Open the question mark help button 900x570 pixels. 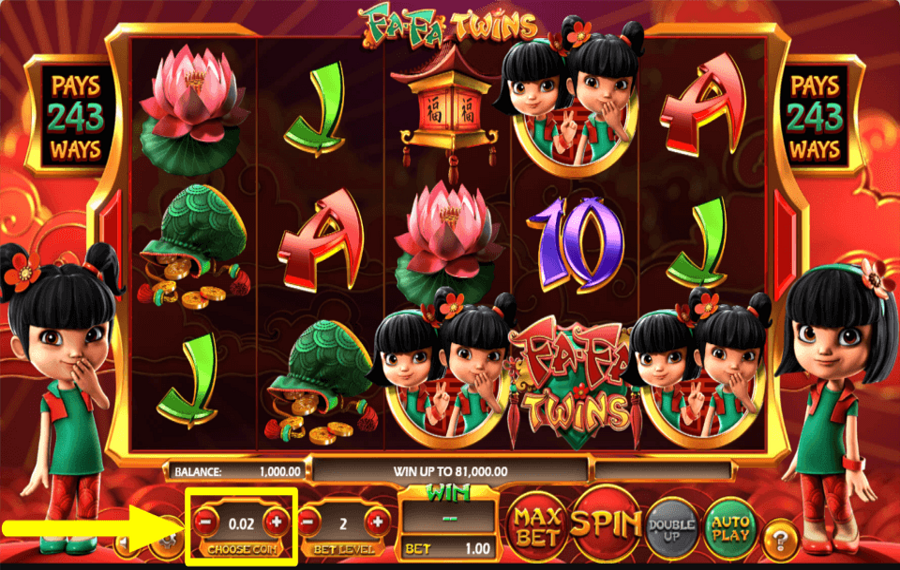click(x=780, y=541)
